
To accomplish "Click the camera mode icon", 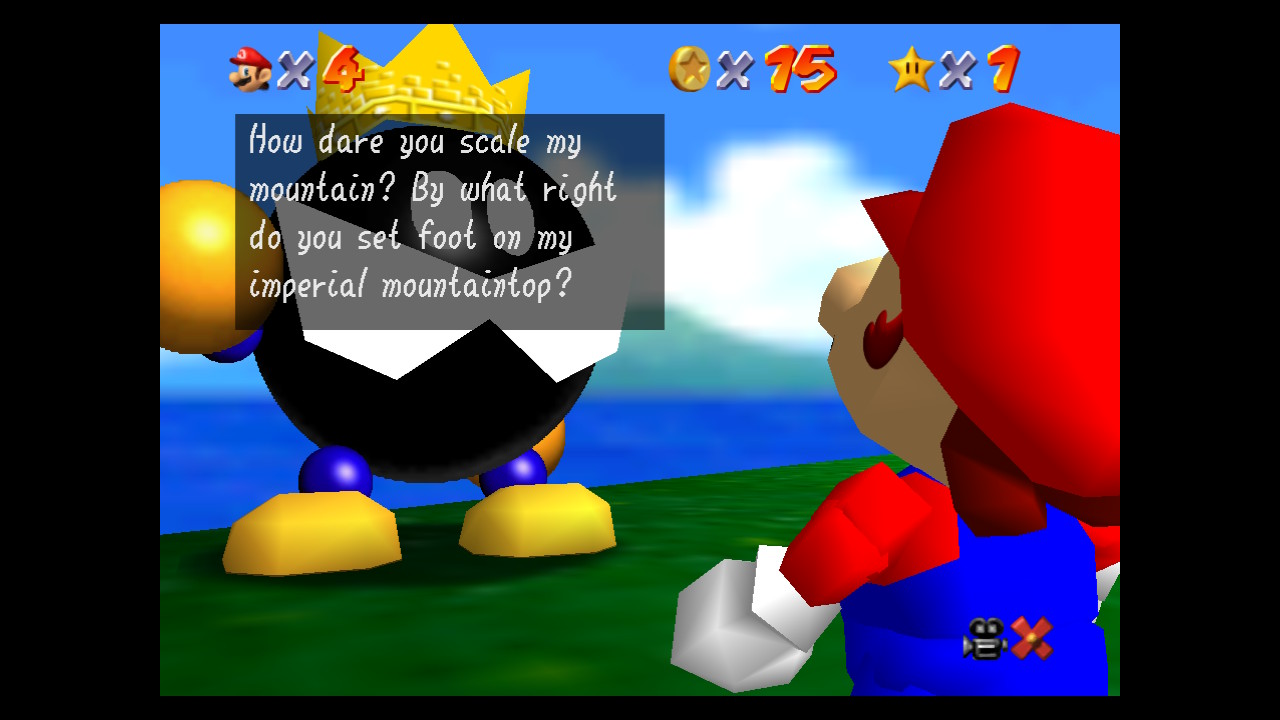I will (986, 639).
